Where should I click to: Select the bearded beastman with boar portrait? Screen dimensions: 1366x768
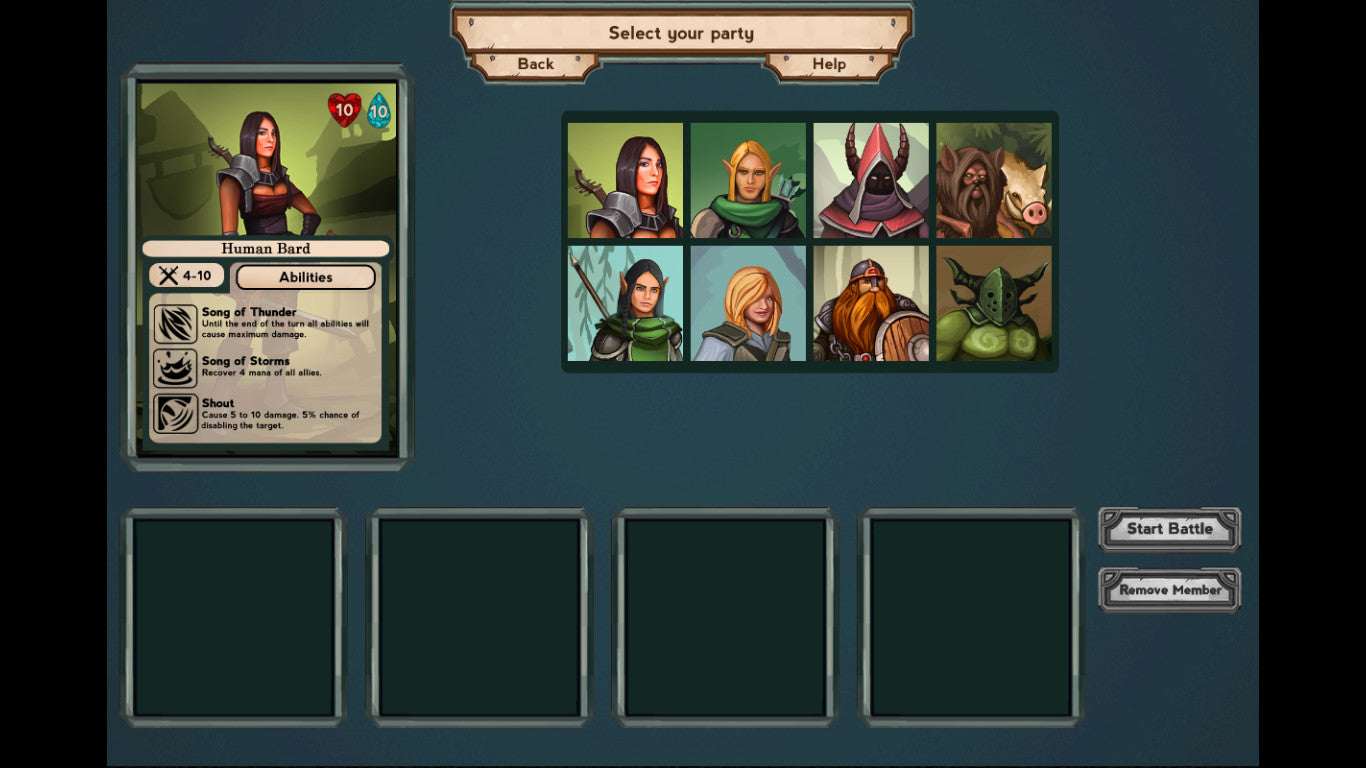(x=994, y=180)
